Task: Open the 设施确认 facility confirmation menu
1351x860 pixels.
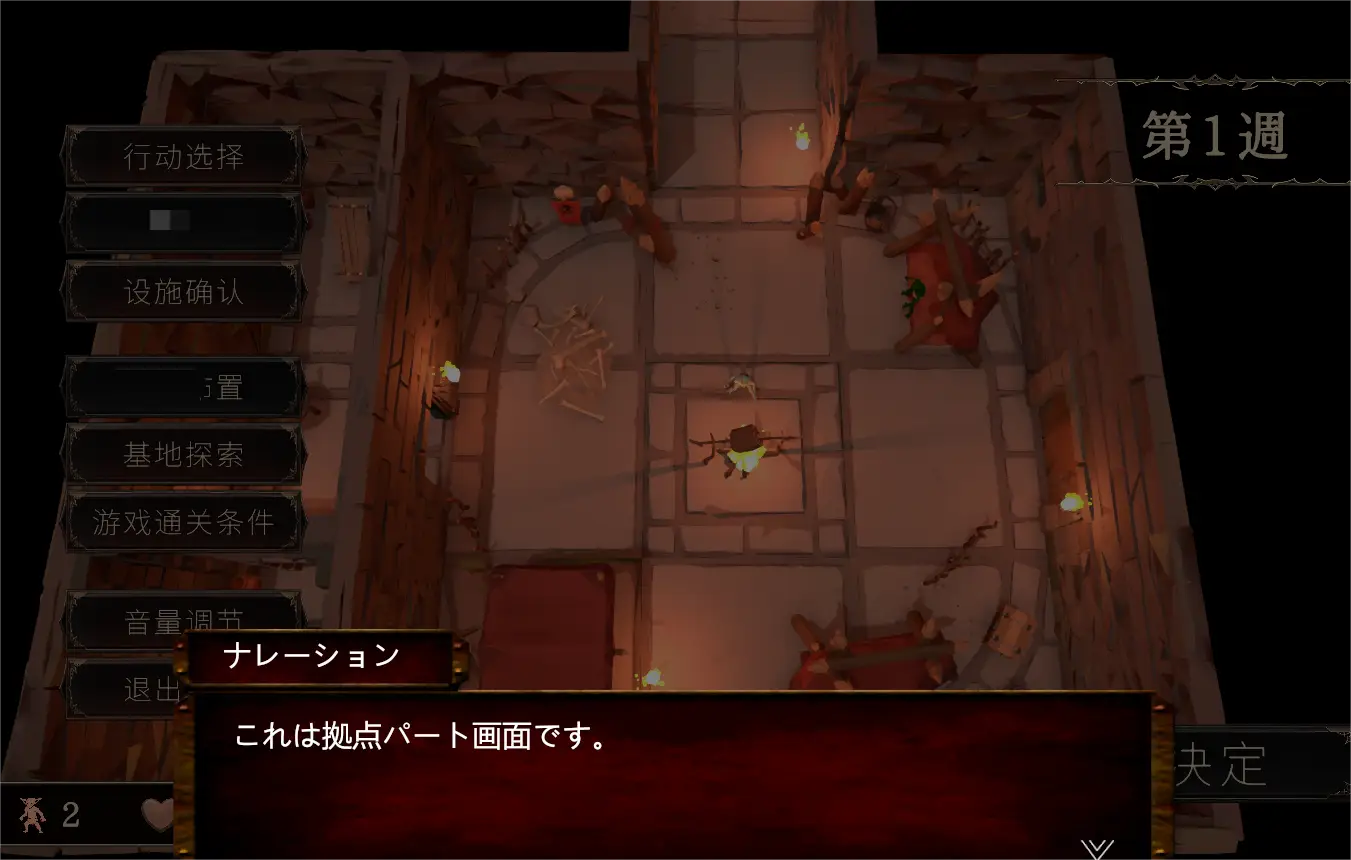Action: click(183, 290)
